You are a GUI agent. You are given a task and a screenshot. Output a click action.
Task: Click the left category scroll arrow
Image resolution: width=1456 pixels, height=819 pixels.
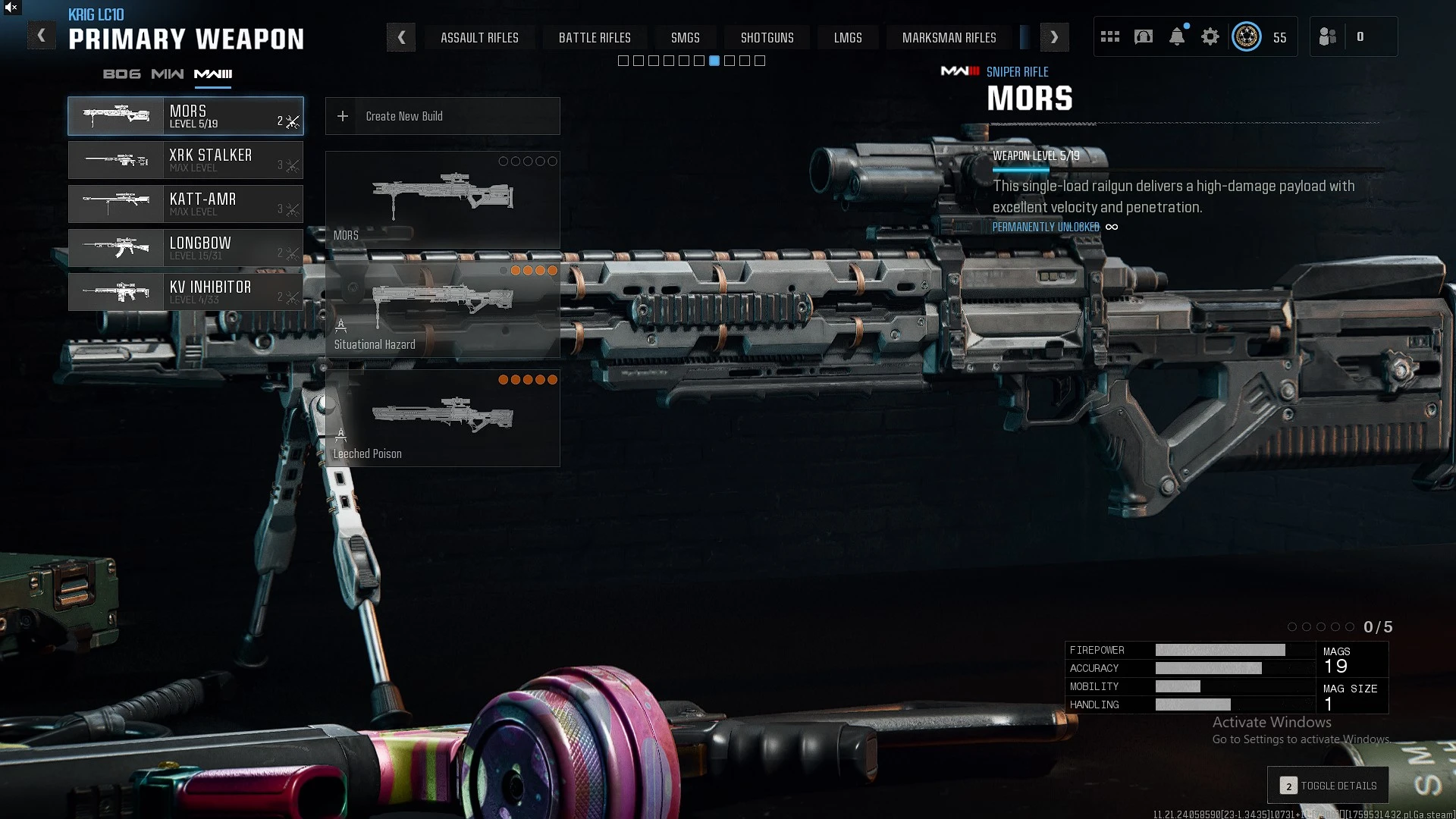coord(401,37)
